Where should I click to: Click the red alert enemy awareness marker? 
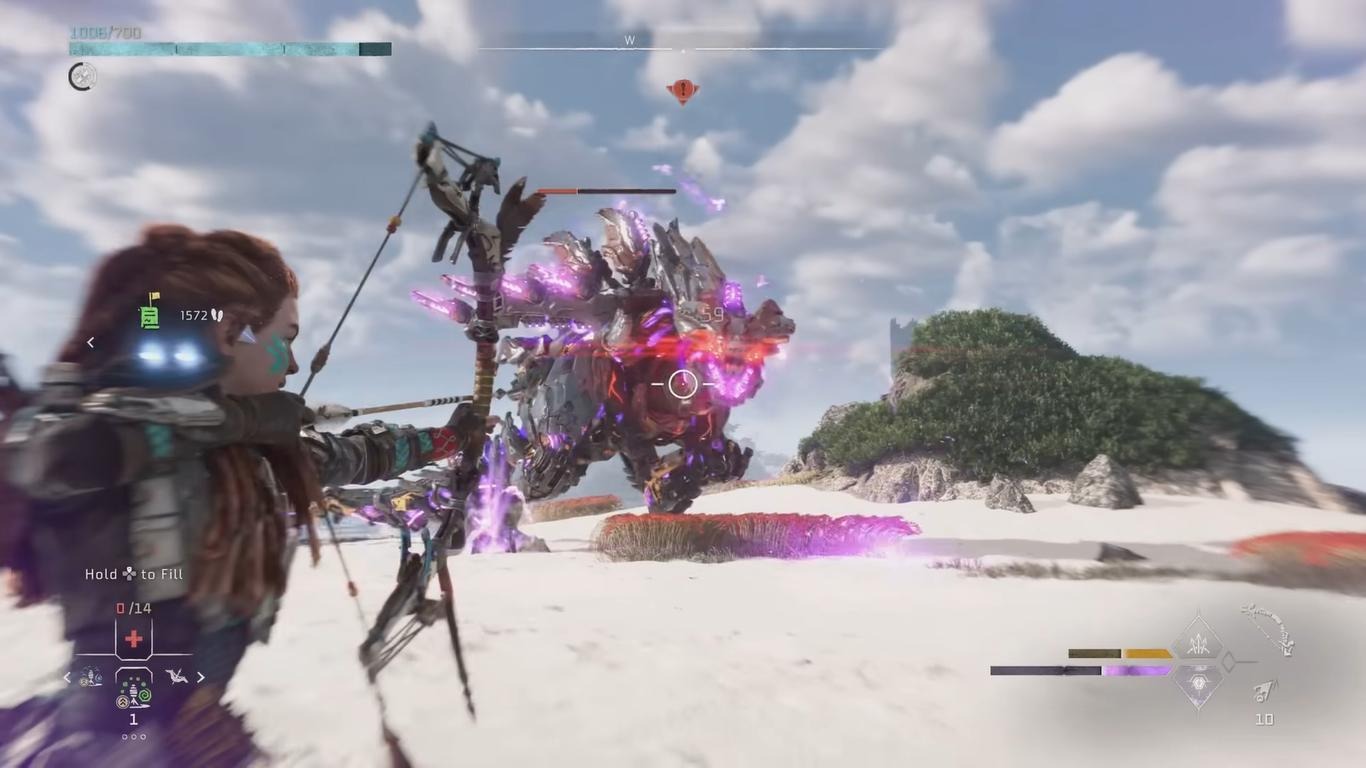(683, 91)
